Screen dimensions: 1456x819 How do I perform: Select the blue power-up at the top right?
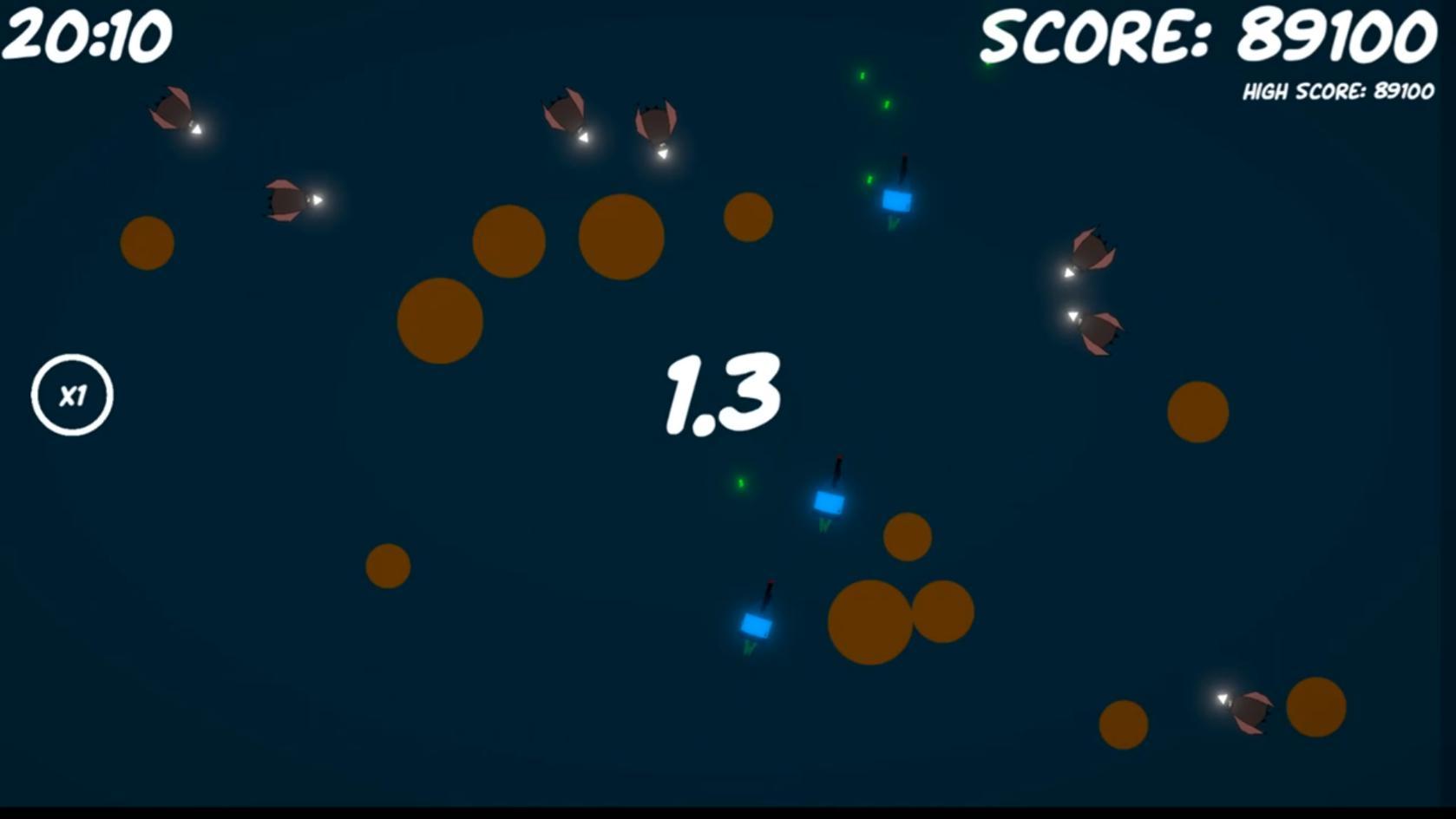click(x=898, y=198)
